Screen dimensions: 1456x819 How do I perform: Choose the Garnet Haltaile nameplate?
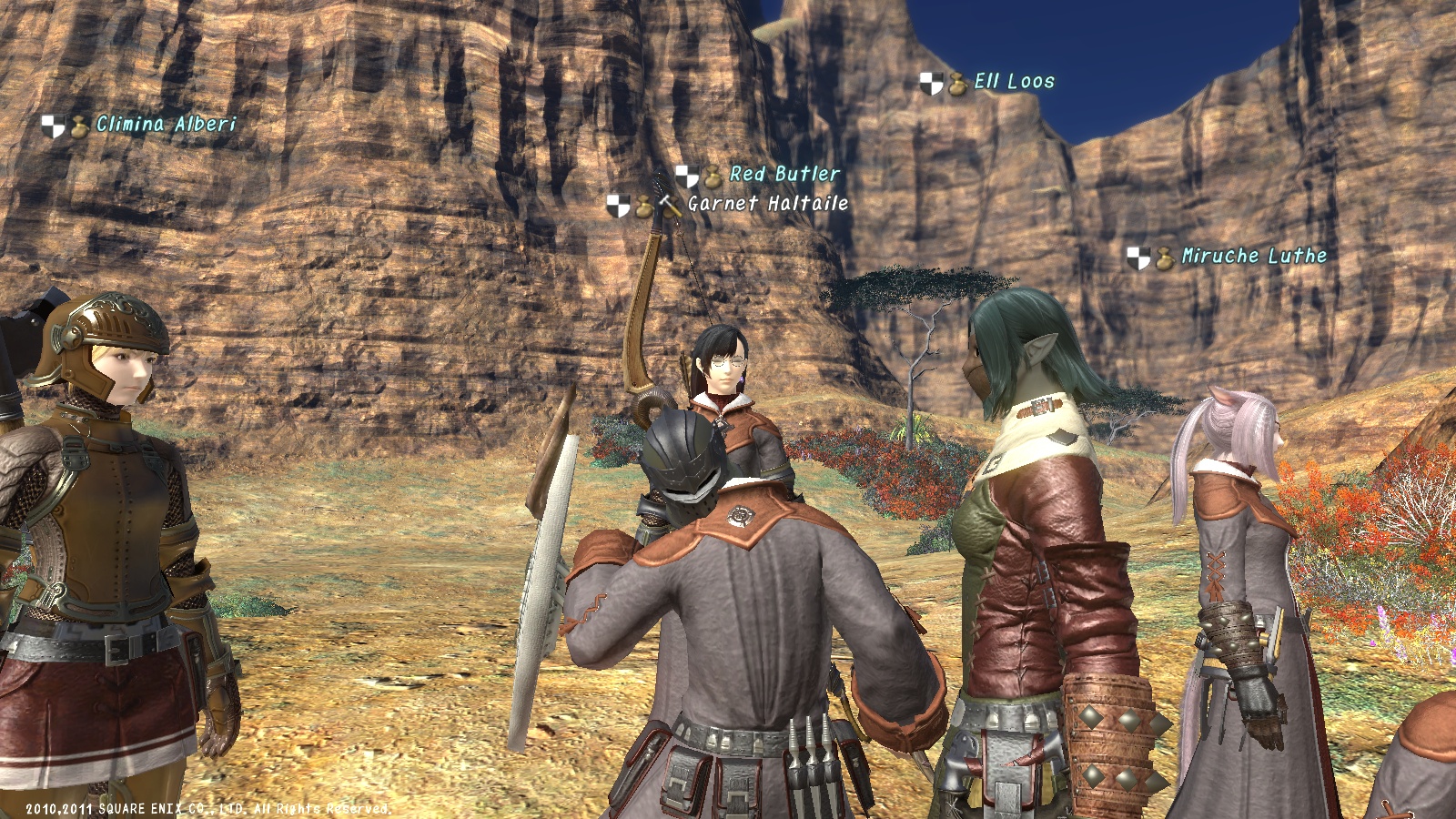pos(767,204)
